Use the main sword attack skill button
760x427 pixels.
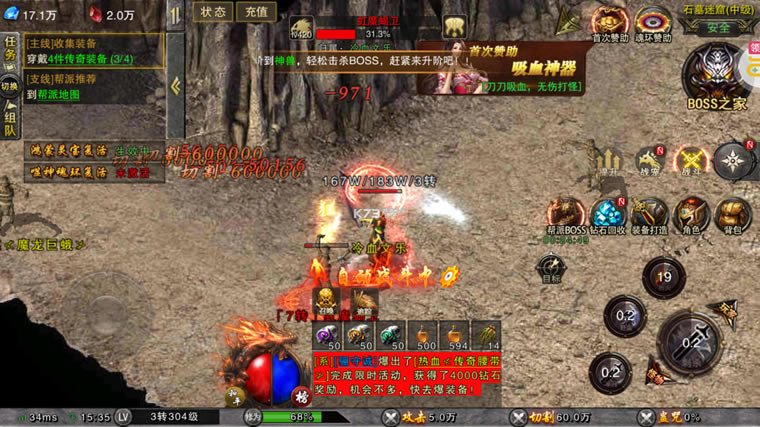pos(693,343)
